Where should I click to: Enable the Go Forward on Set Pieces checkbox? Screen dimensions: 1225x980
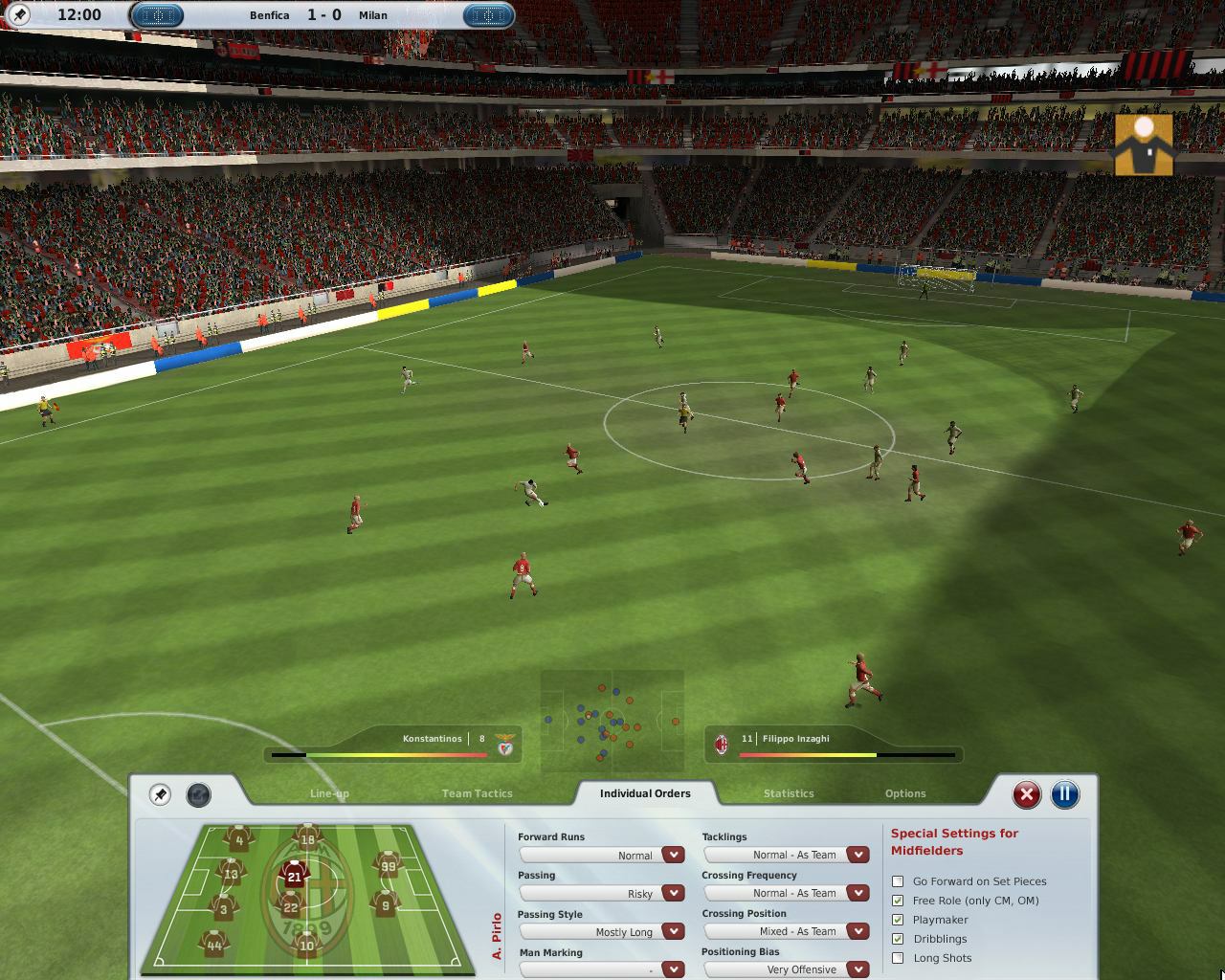898,881
